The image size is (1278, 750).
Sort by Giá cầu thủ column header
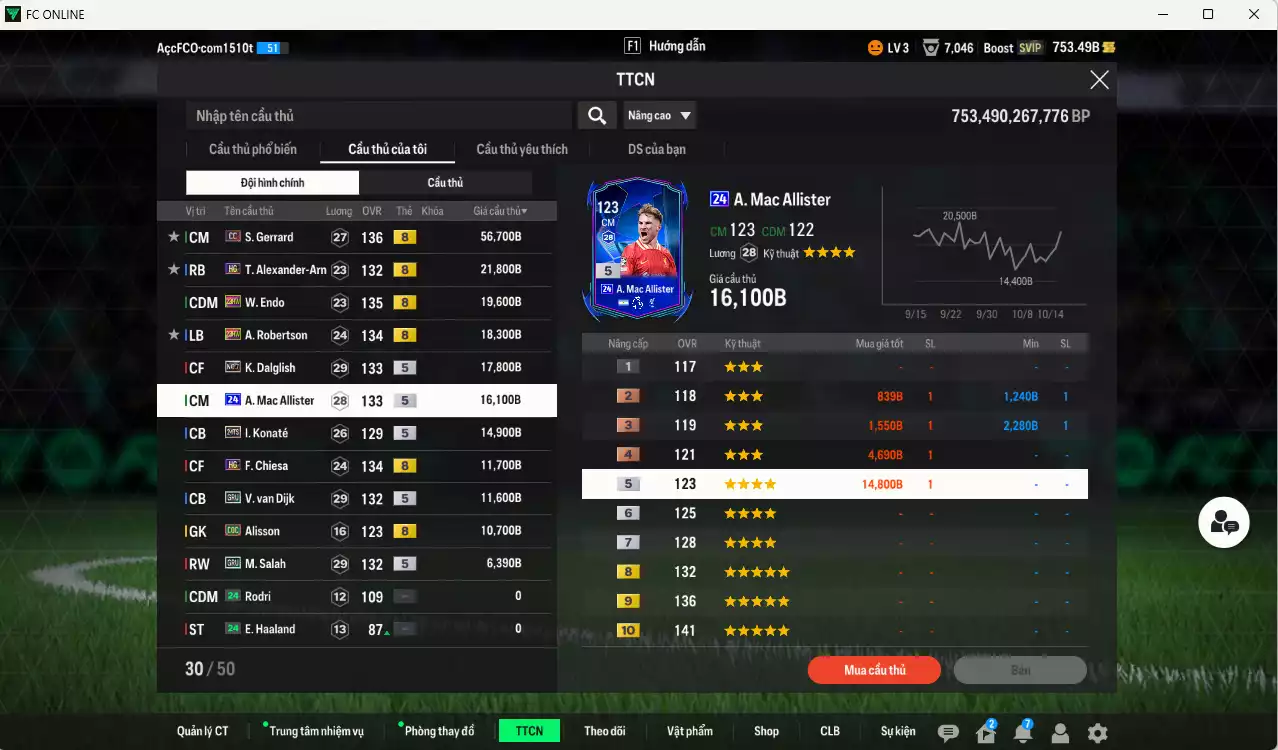(x=500, y=211)
